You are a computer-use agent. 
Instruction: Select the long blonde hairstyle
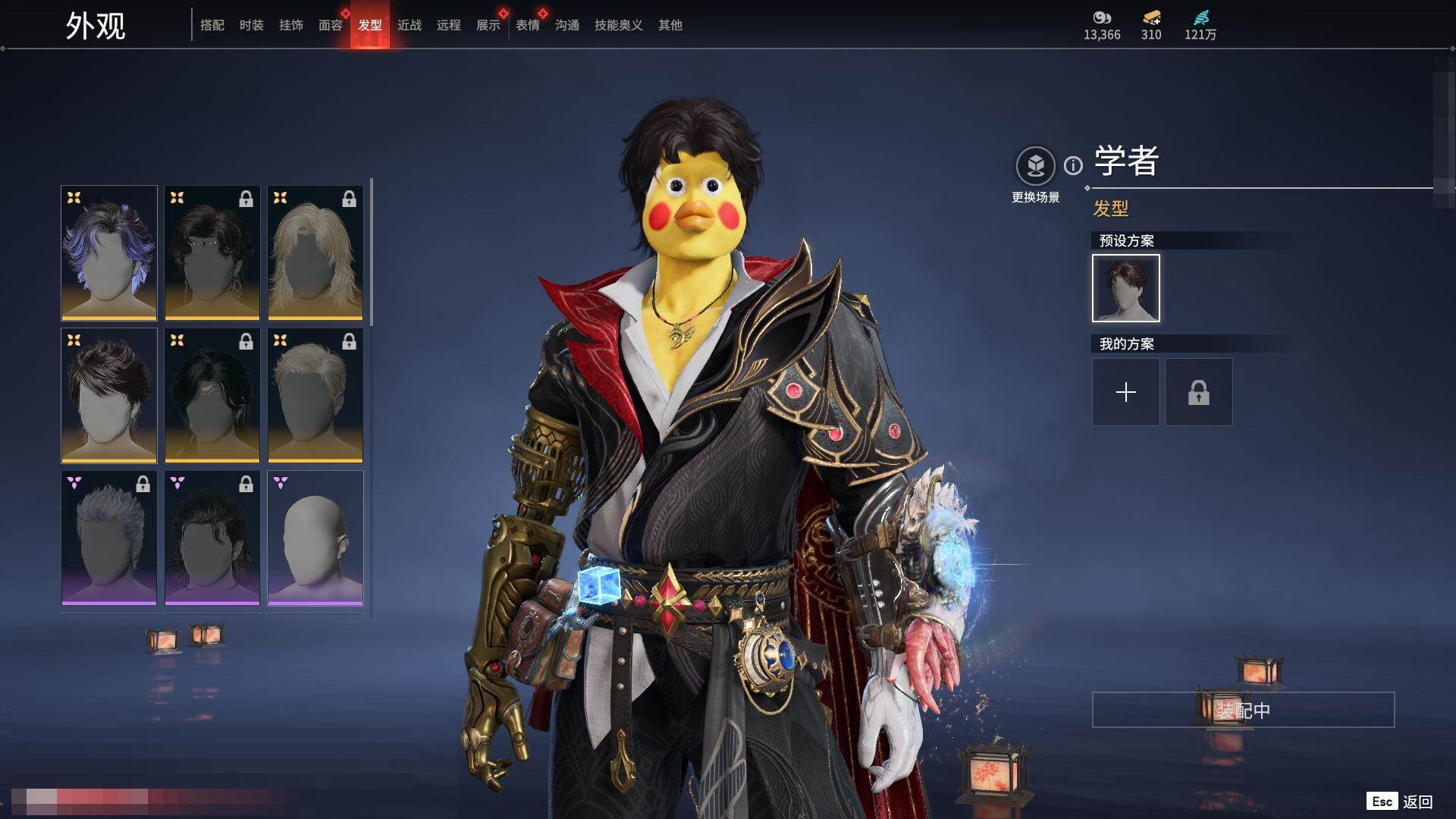coord(315,253)
